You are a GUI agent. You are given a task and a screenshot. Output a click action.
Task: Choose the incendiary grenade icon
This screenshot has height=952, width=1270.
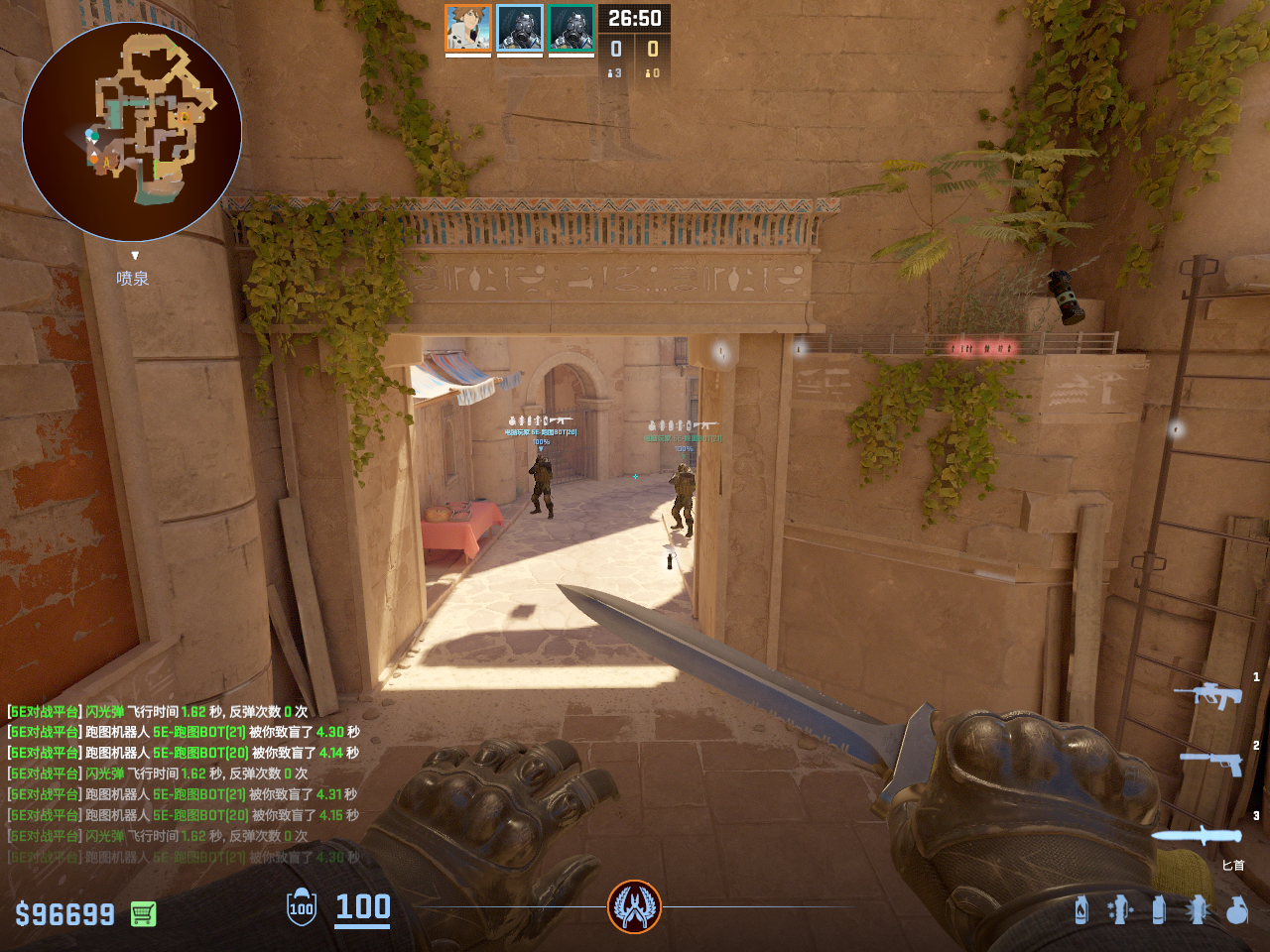click(x=1081, y=909)
